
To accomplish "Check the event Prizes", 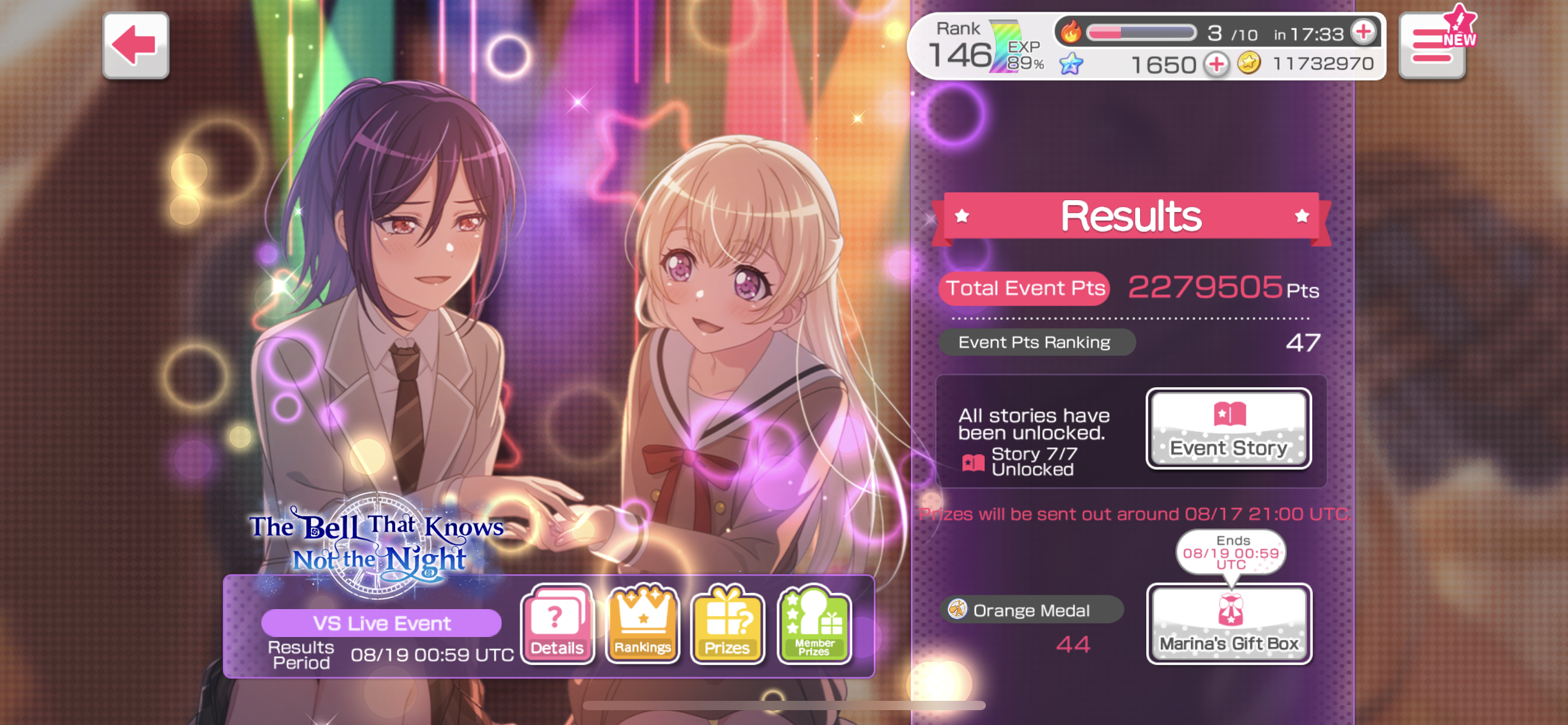I will pyautogui.click(x=728, y=623).
